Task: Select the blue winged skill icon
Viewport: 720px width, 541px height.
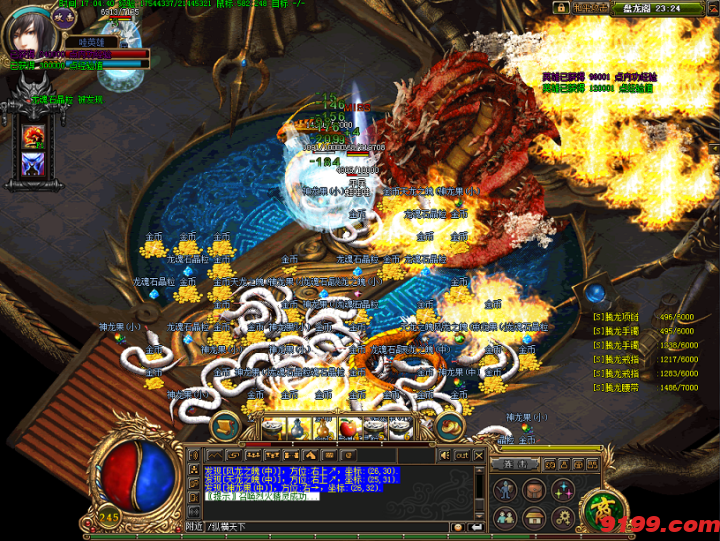Action: [x=33, y=165]
